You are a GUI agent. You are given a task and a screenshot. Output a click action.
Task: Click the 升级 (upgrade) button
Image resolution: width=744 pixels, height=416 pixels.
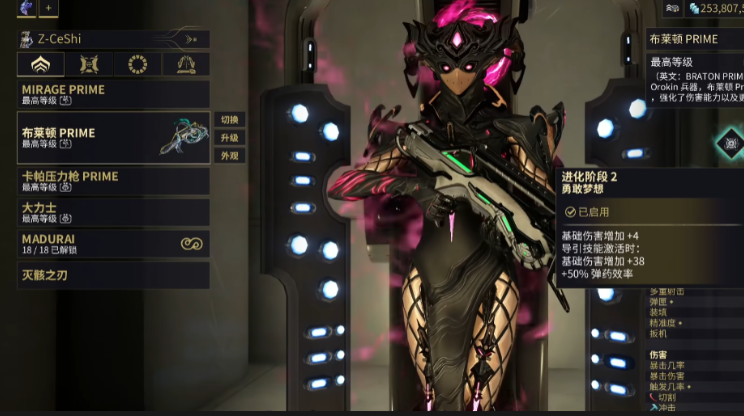tap(229, 138)
